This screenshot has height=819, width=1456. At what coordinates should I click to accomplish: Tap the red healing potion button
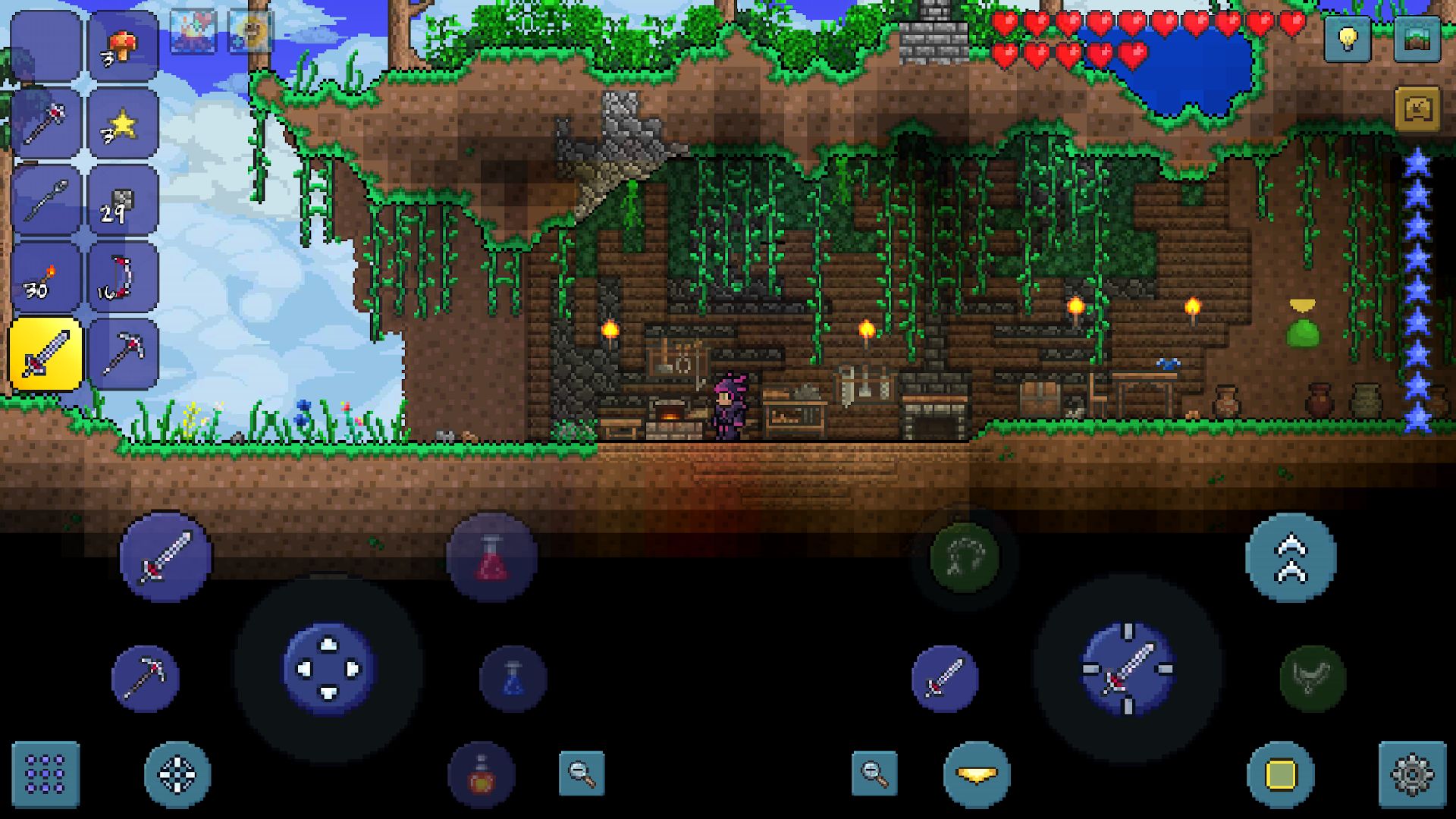click(493, 557)
